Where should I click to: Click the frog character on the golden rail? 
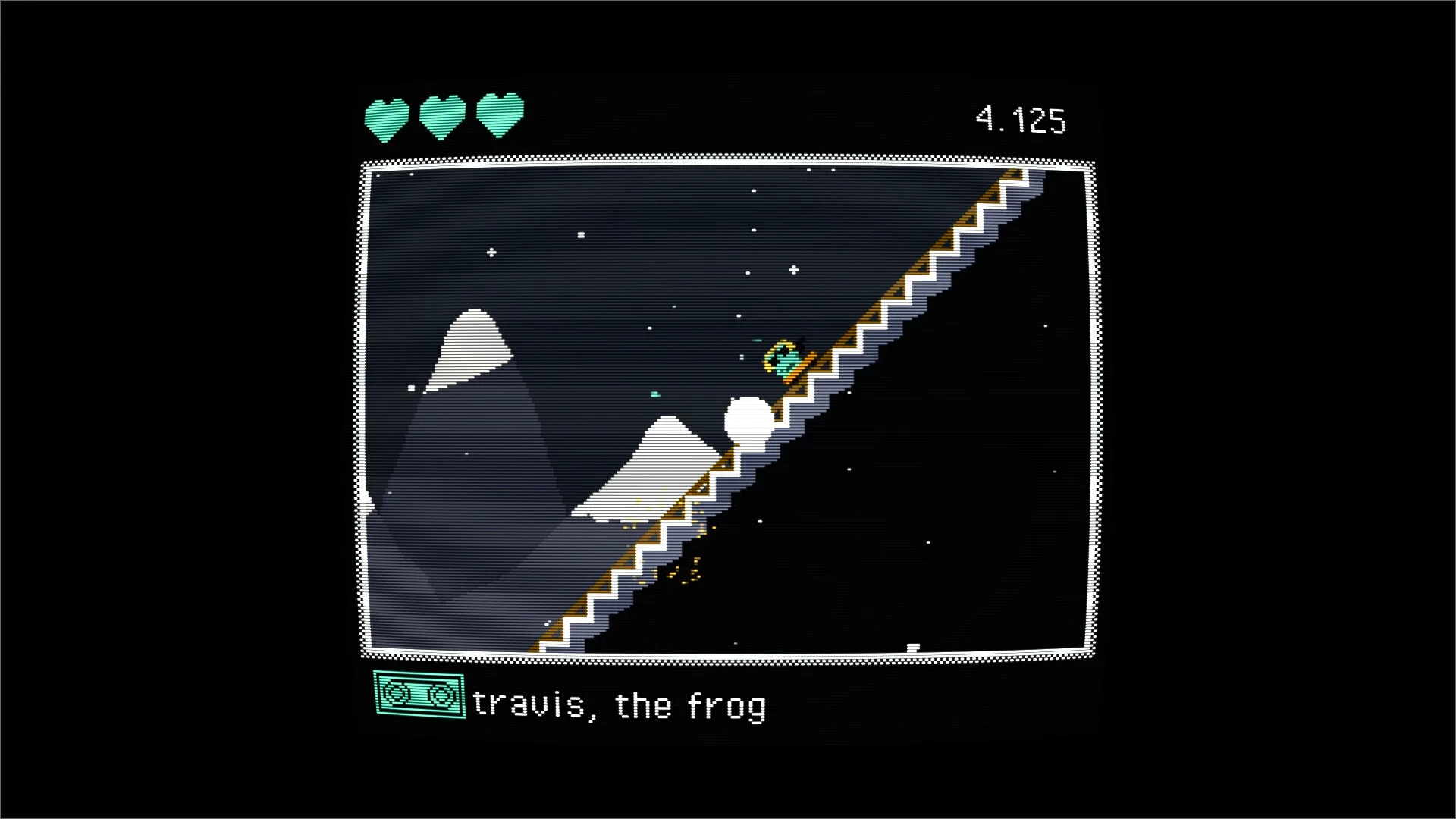(783, 356)
